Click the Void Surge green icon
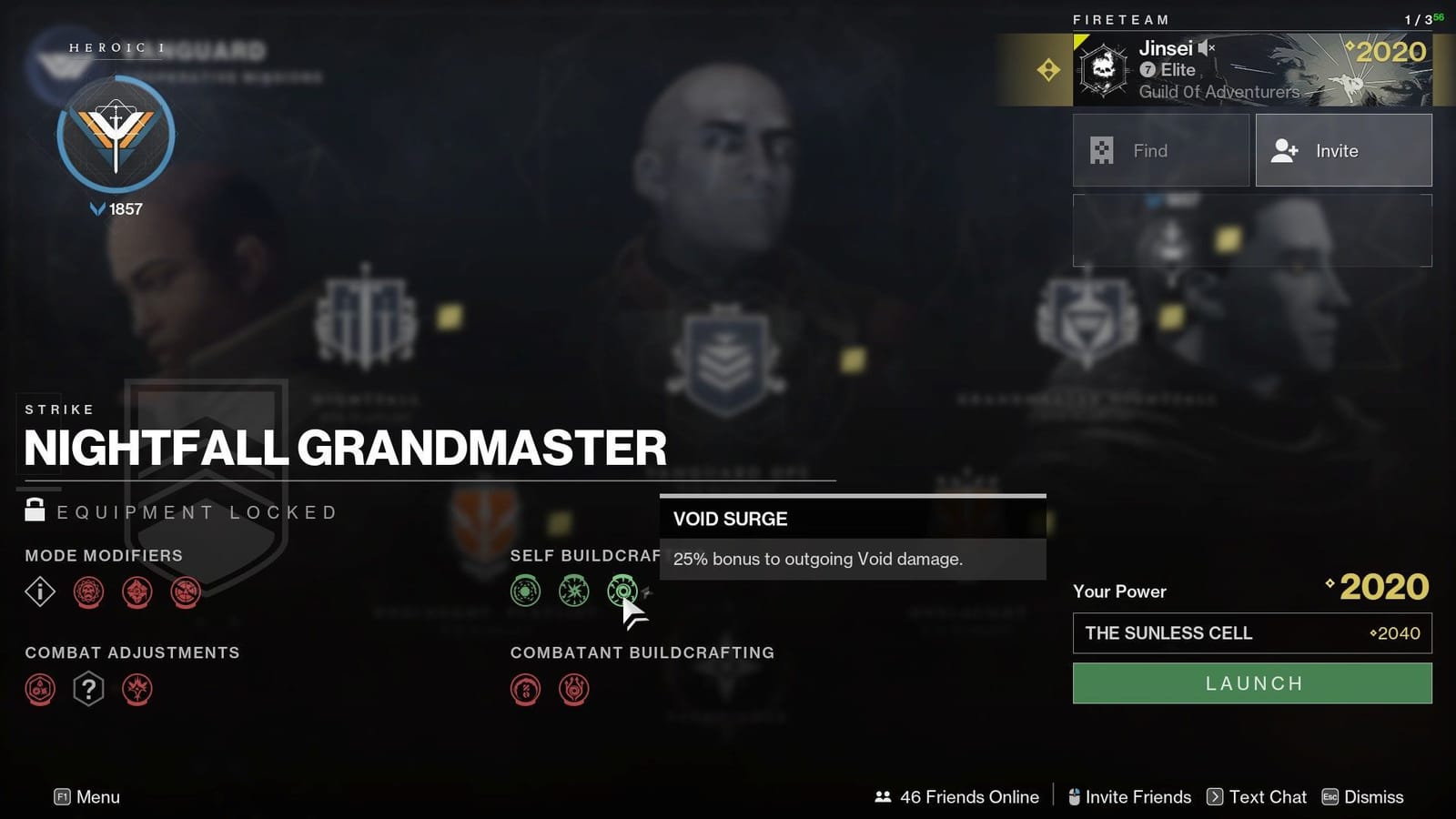1456x819 pixels. (x=623, y=591)
